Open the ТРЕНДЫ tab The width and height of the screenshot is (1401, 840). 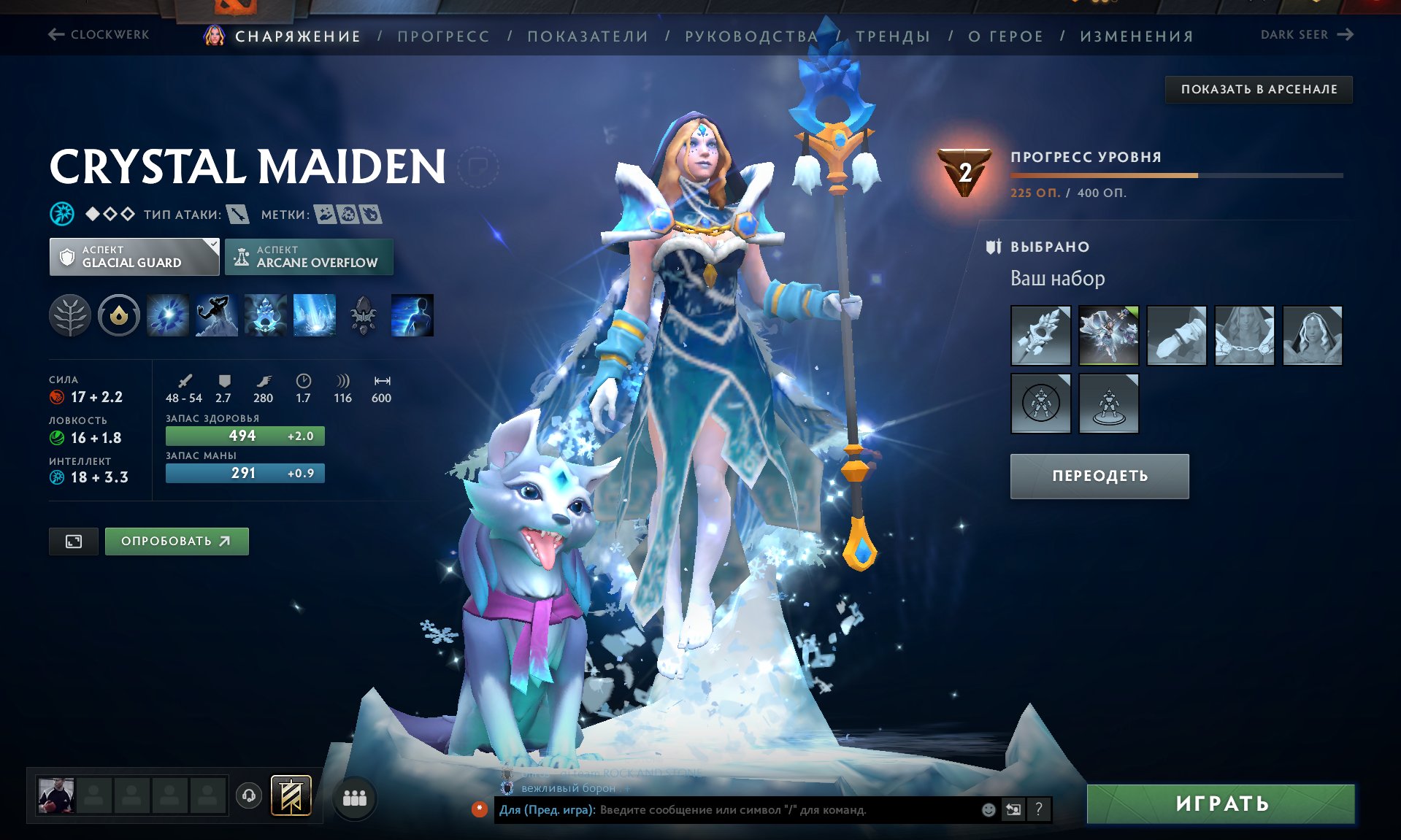pos(892,35)
